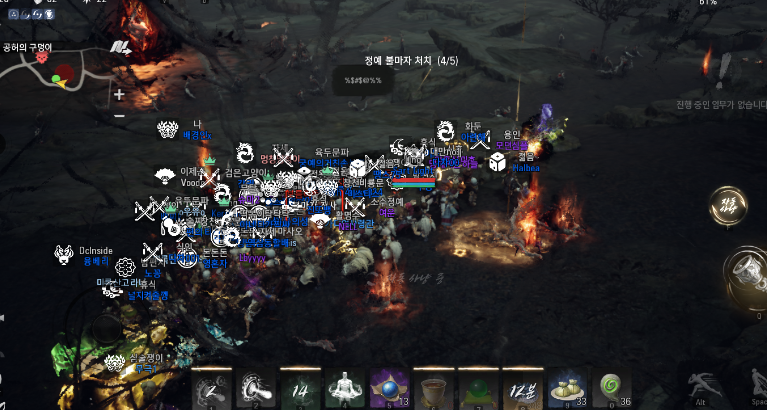Use the dumpling plate item with 33 count
Screen dimensions: 767x410
tap(564, 387)
